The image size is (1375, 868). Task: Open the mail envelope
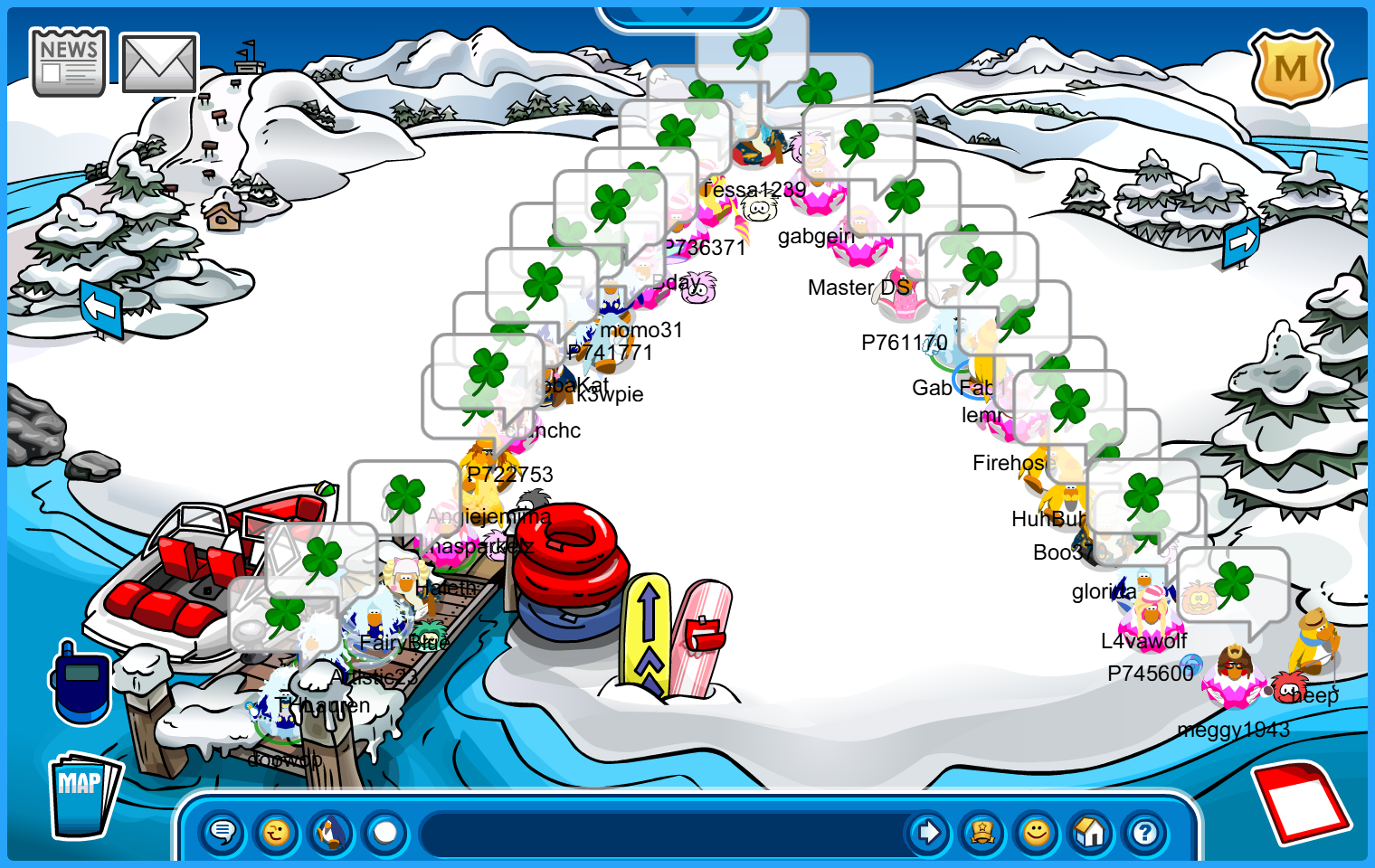[x=159, y=63]
